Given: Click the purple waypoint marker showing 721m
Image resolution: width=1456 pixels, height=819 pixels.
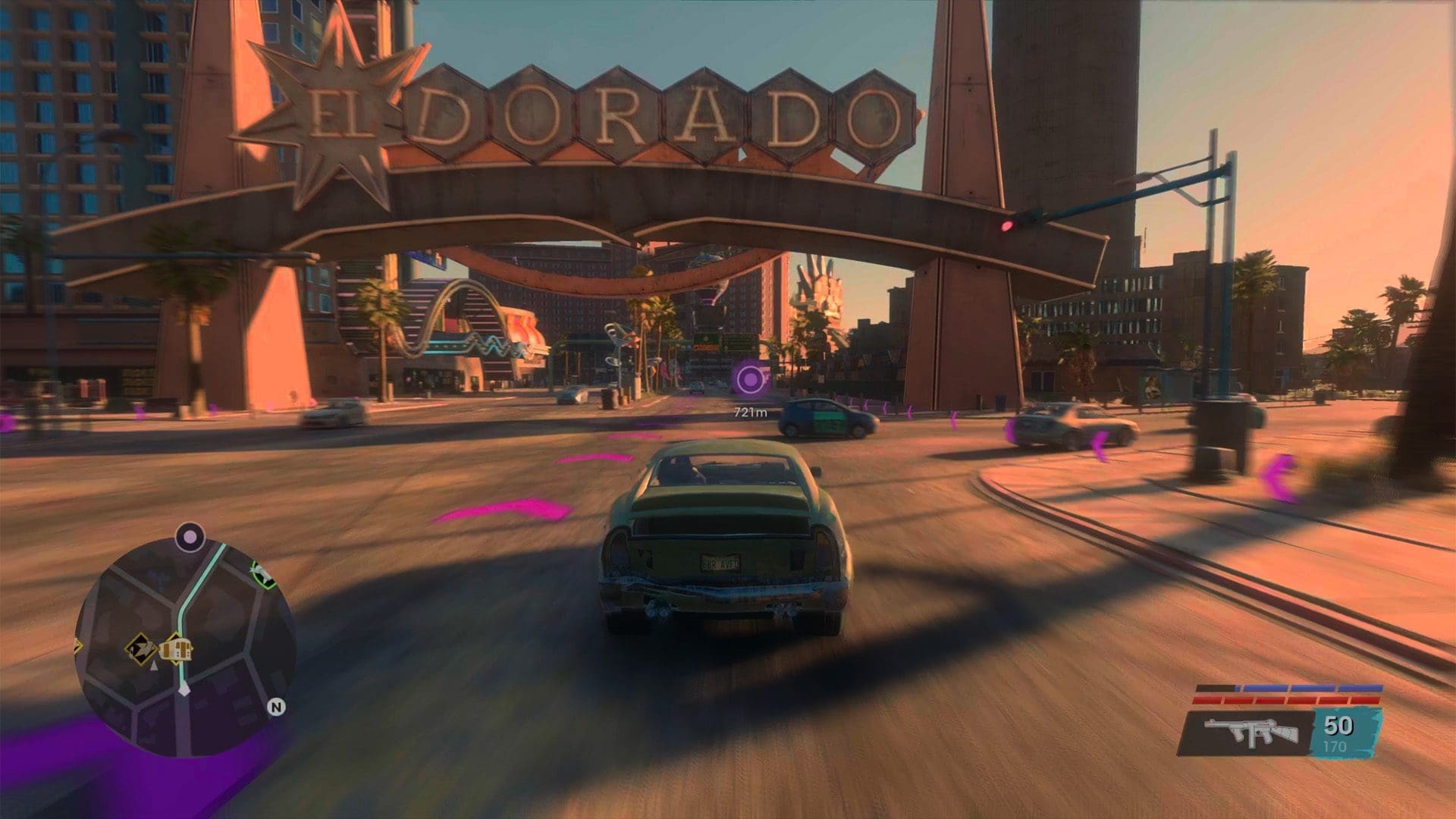Looking at the screenshot, I should click(750, 378).
